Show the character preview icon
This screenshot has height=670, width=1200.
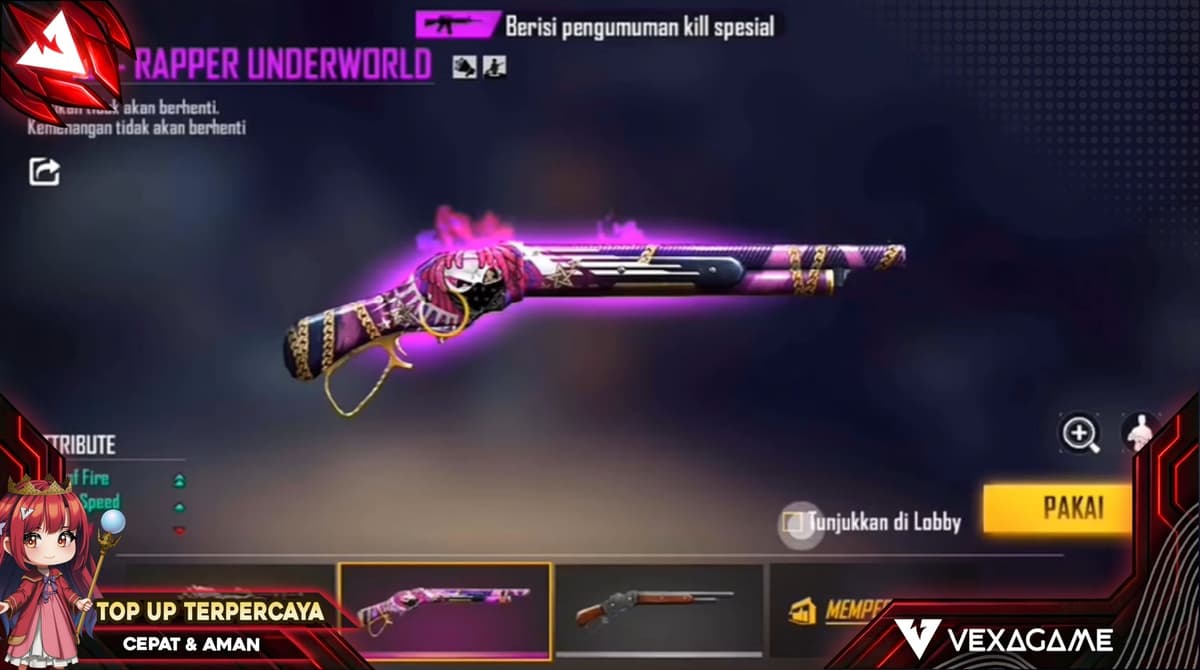point(1141,432)
